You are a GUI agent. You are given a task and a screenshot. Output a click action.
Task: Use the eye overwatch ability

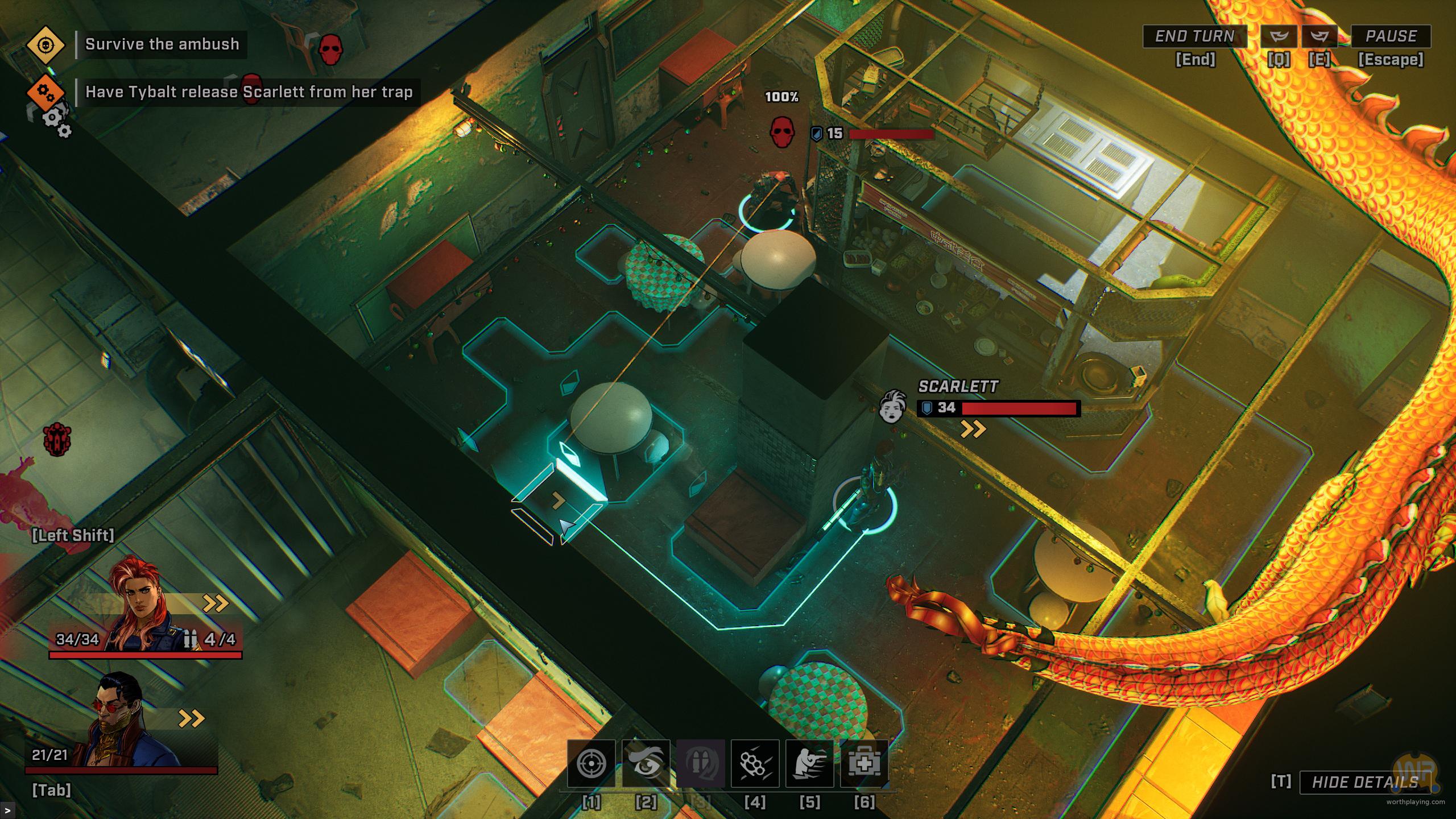click(646, 763)
